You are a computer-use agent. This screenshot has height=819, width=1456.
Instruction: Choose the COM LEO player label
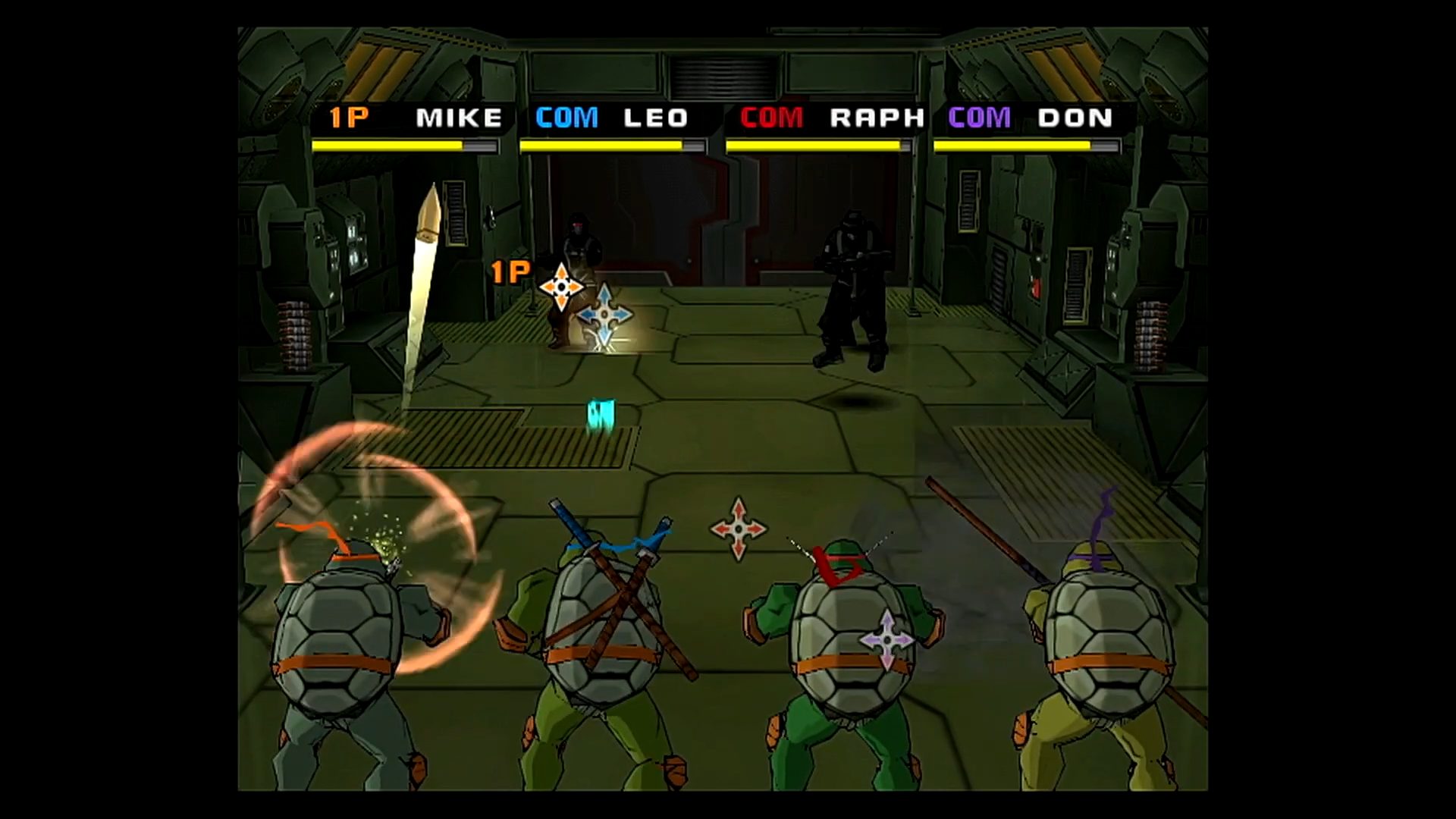611,118
